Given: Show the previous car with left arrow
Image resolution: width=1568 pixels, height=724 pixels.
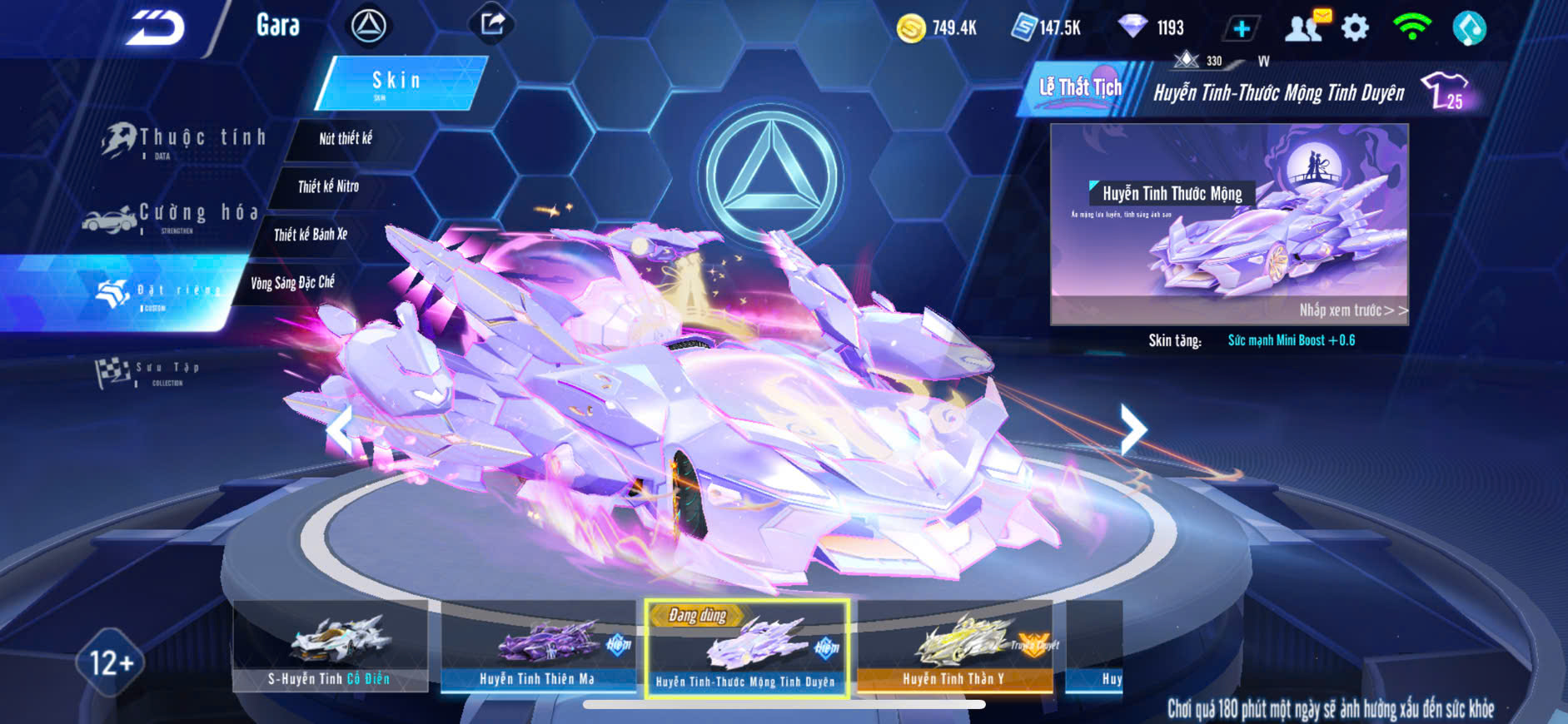Looking at the screenshot, I should (x=339, y=429).
